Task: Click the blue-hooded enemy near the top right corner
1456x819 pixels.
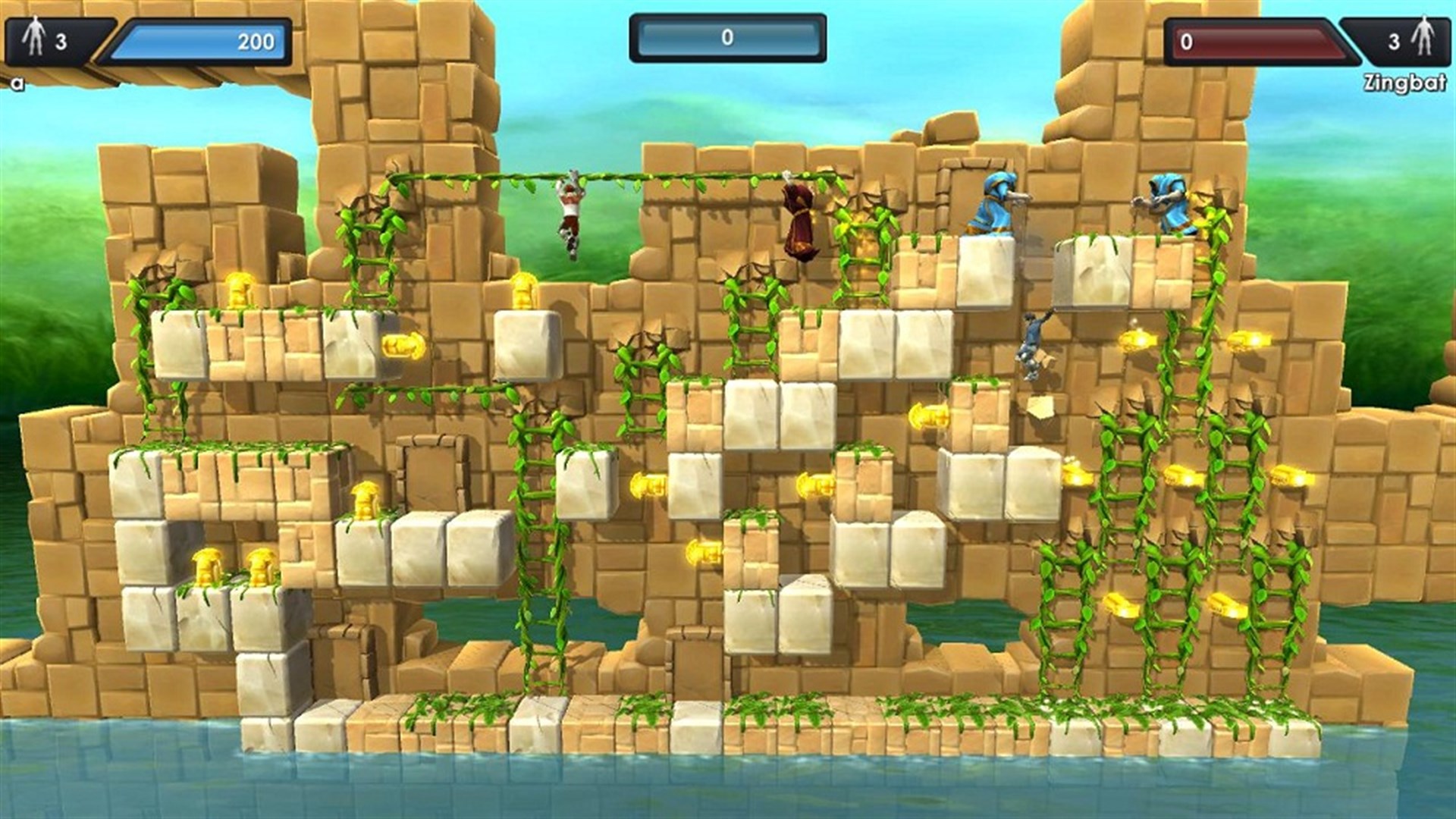Action: tap(1168, 201)
